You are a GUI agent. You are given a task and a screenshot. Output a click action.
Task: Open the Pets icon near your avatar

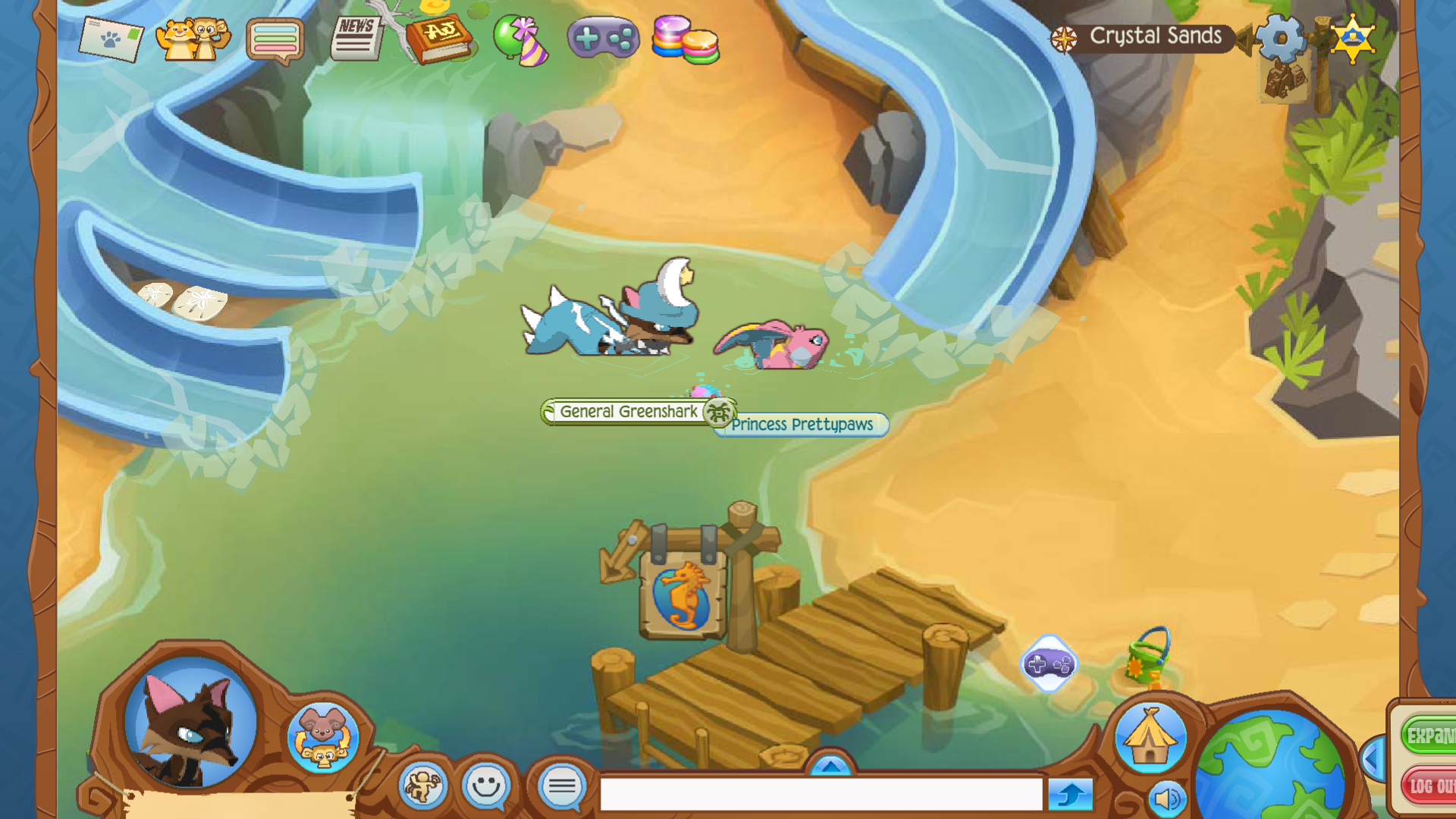click(x=322, y=739)
